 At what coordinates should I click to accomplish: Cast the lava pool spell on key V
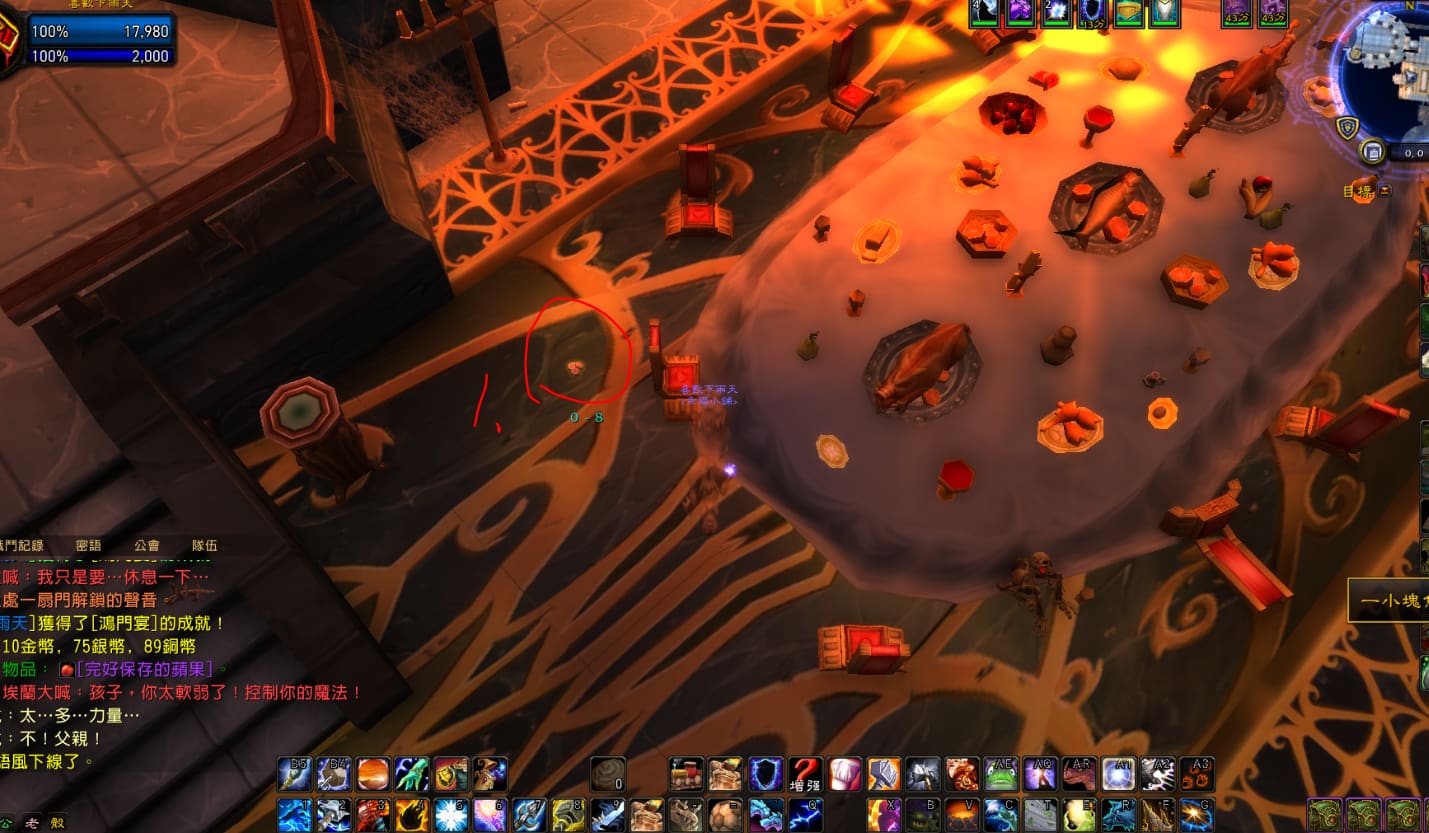point(962,815)
